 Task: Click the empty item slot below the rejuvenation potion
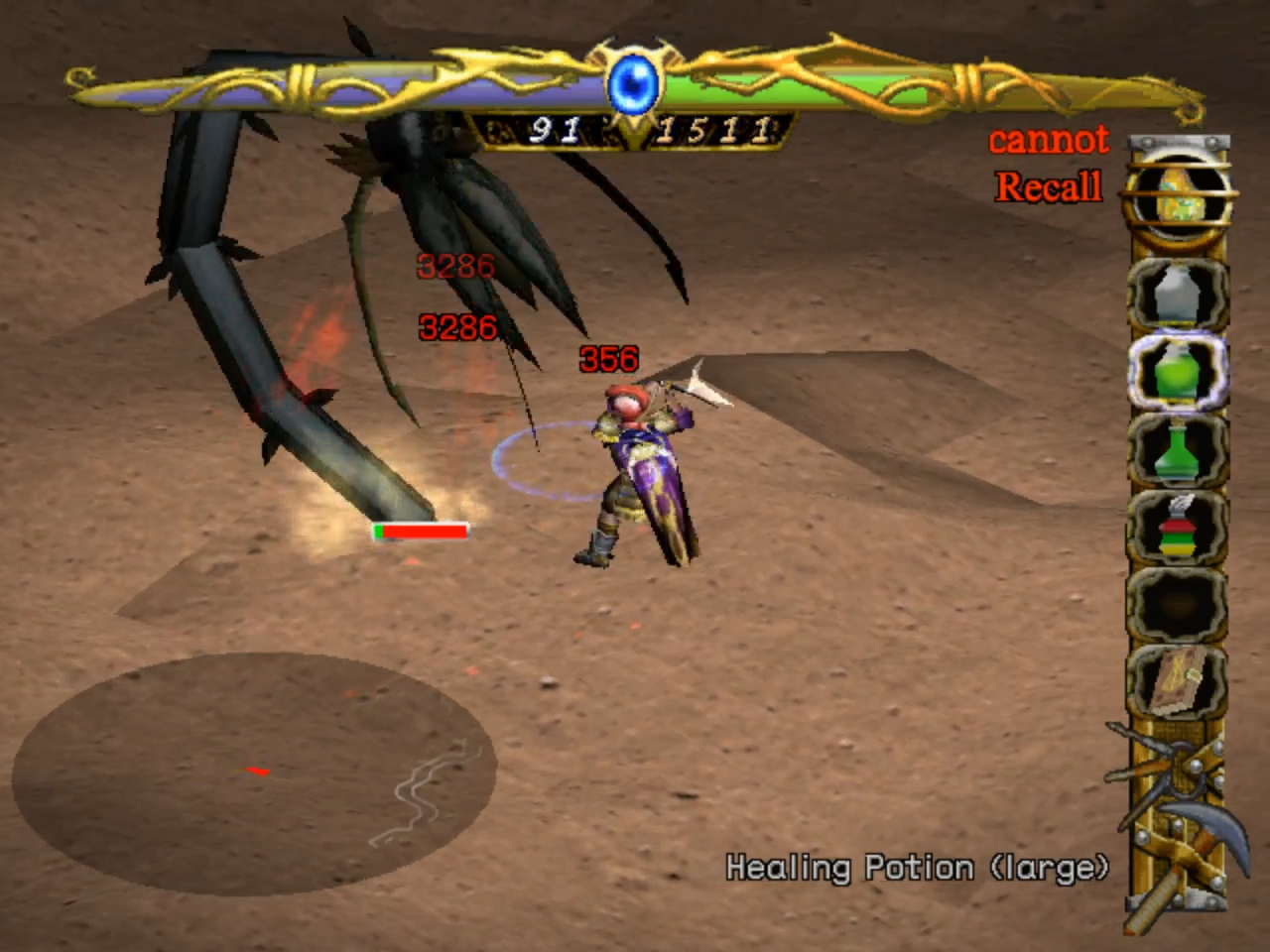pos(1179,605)
